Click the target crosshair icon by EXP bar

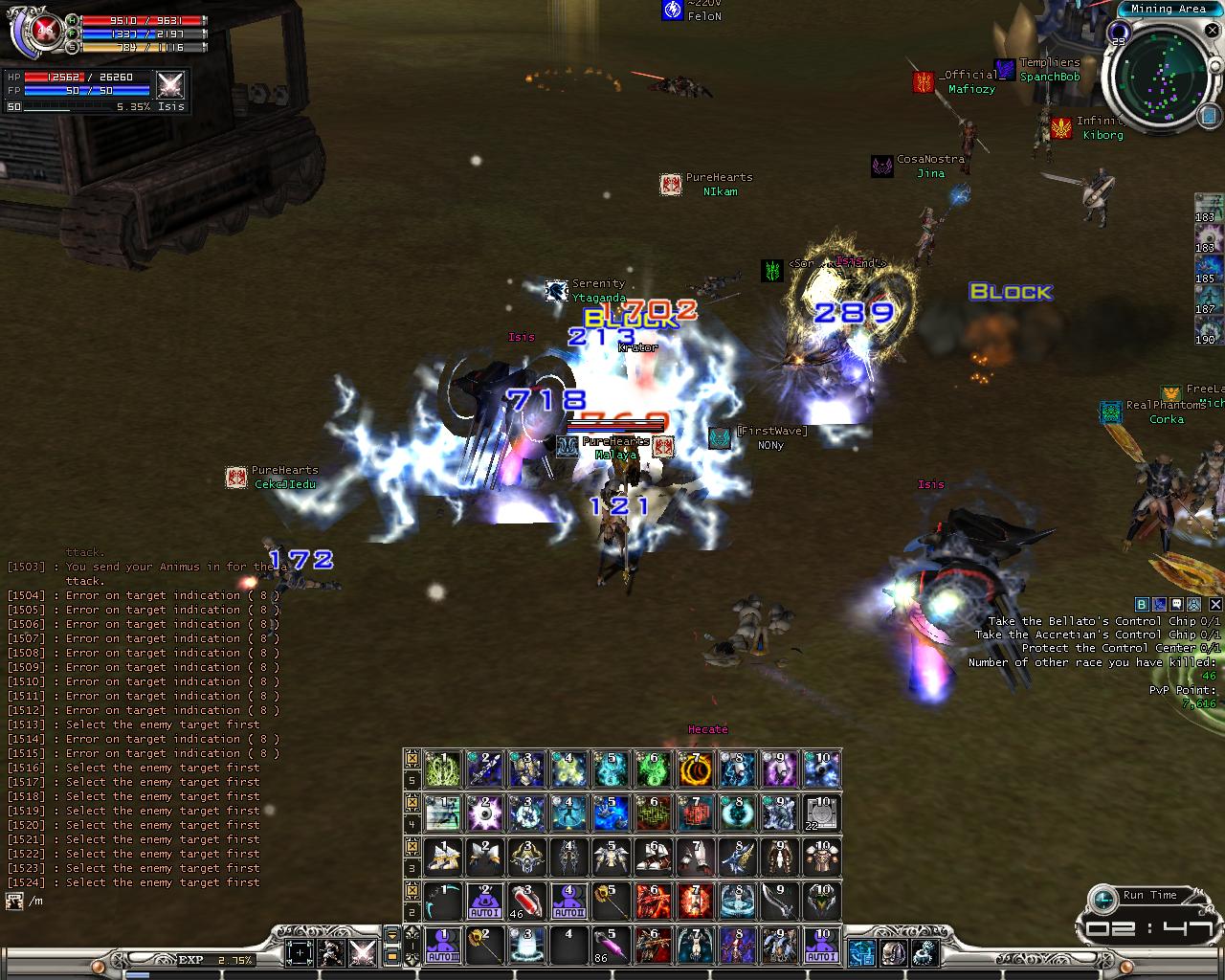coord(300,952)
